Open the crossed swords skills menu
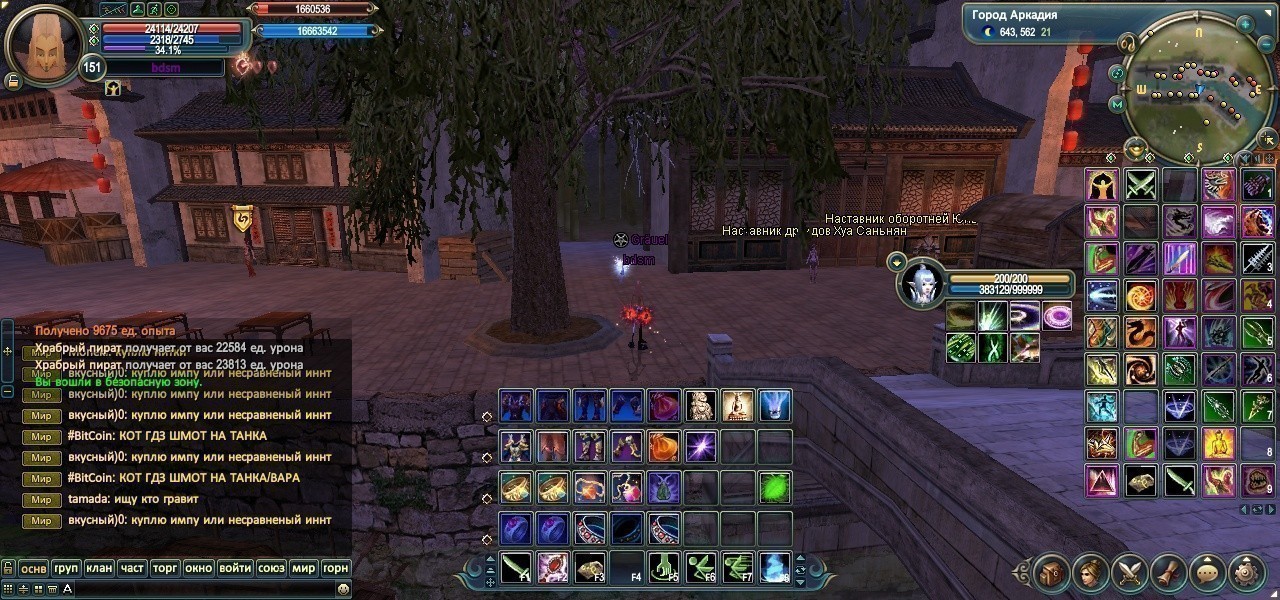Screen dimensions: 1280x600 (x=1130, y=573)
